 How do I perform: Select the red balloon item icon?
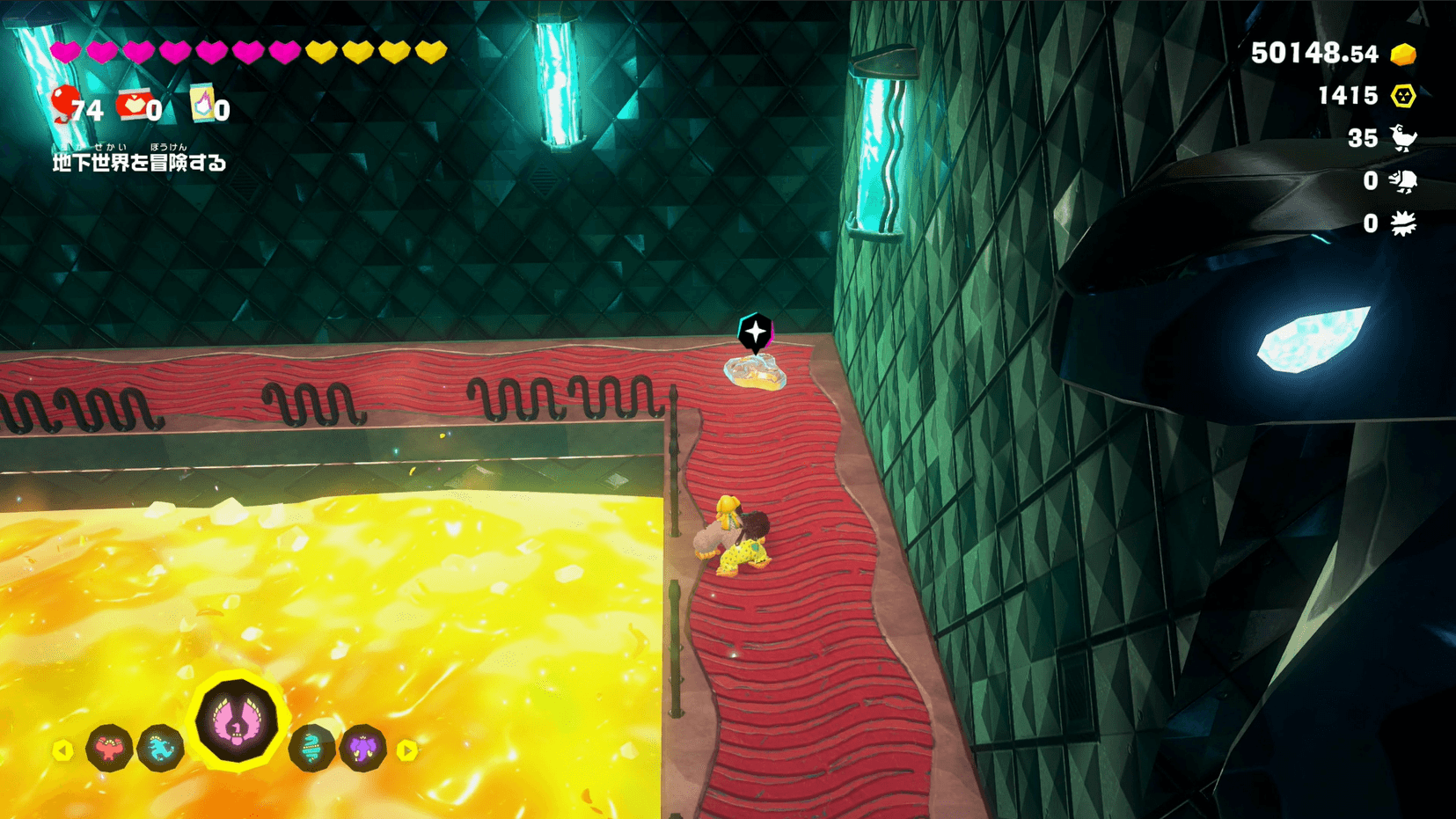[x=64, y=104]
